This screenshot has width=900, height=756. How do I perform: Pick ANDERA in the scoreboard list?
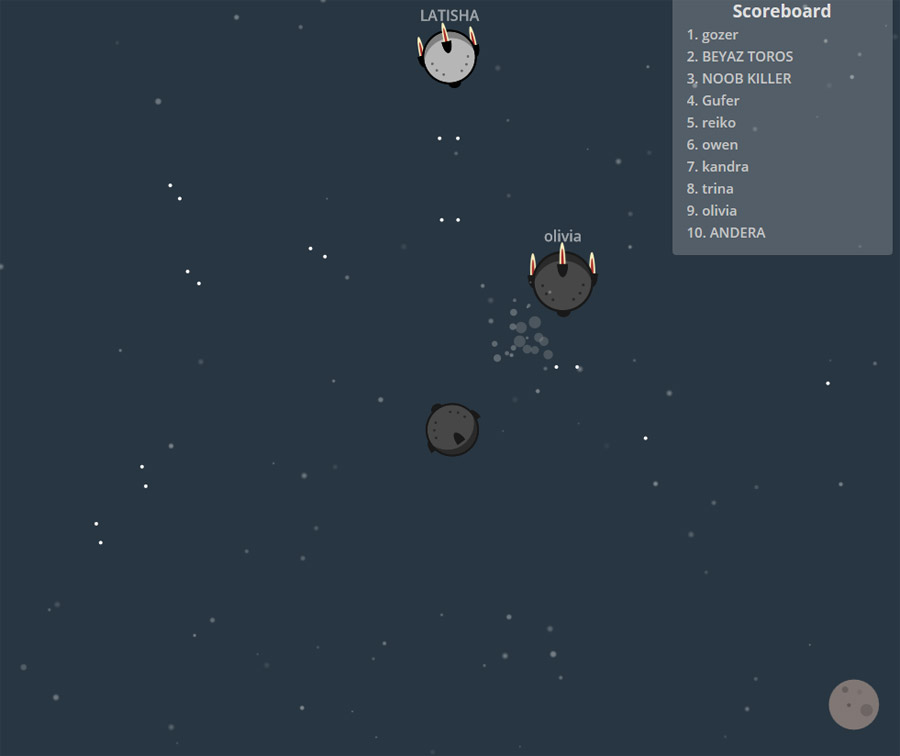coord(726,233)
